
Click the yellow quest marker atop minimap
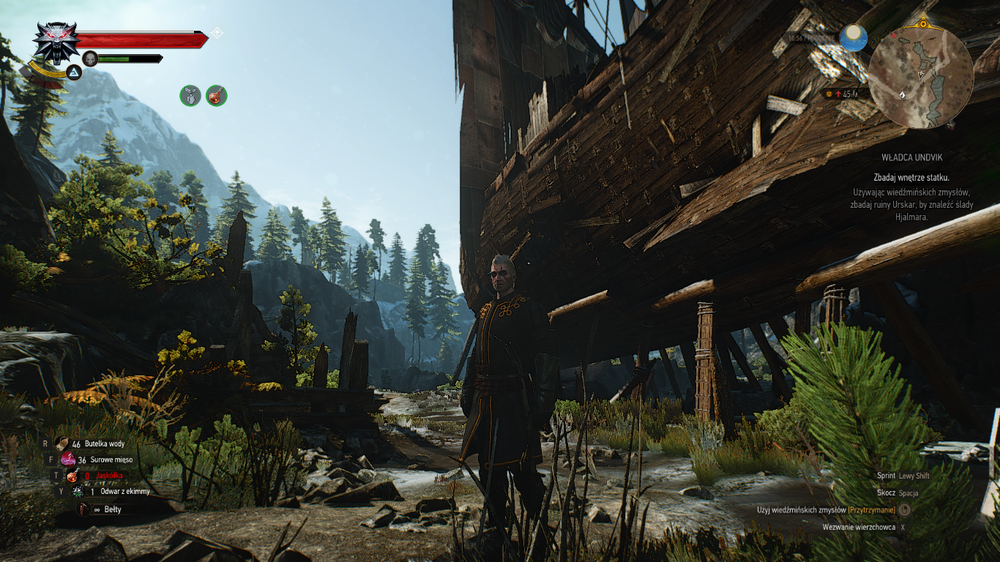pyautogui.click(x=921, y=22)
